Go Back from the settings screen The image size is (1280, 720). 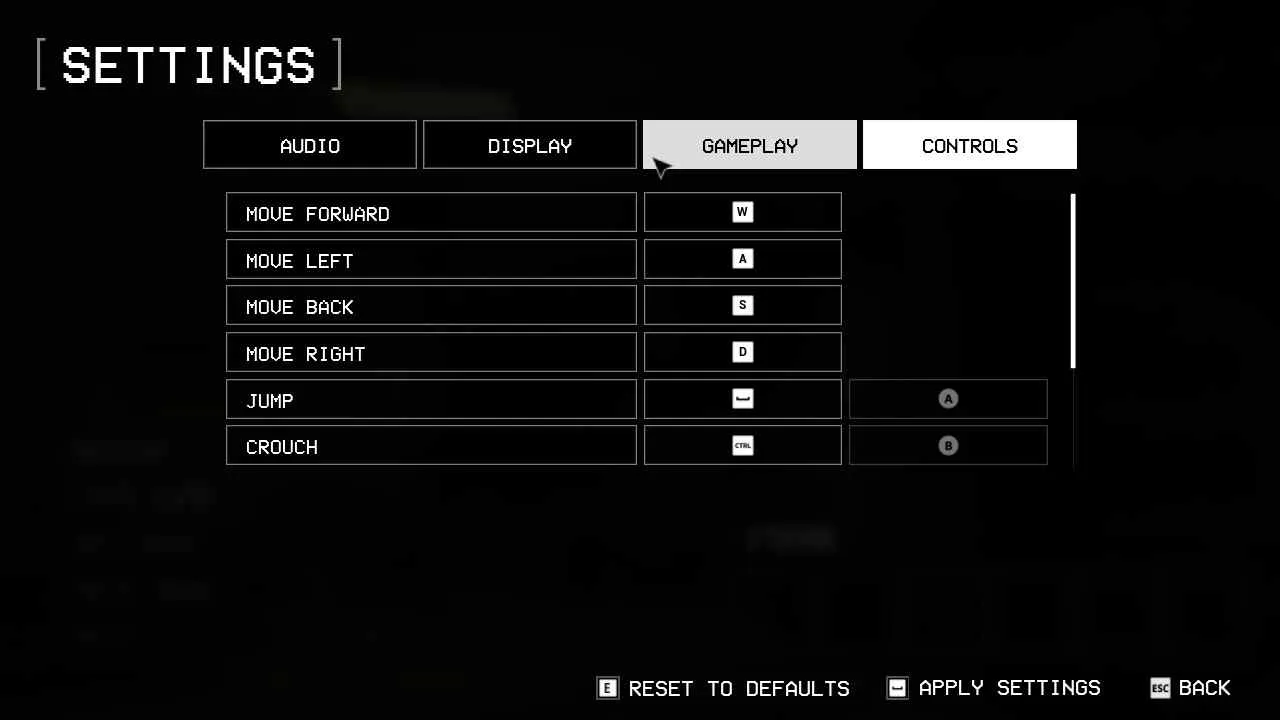1191,688
